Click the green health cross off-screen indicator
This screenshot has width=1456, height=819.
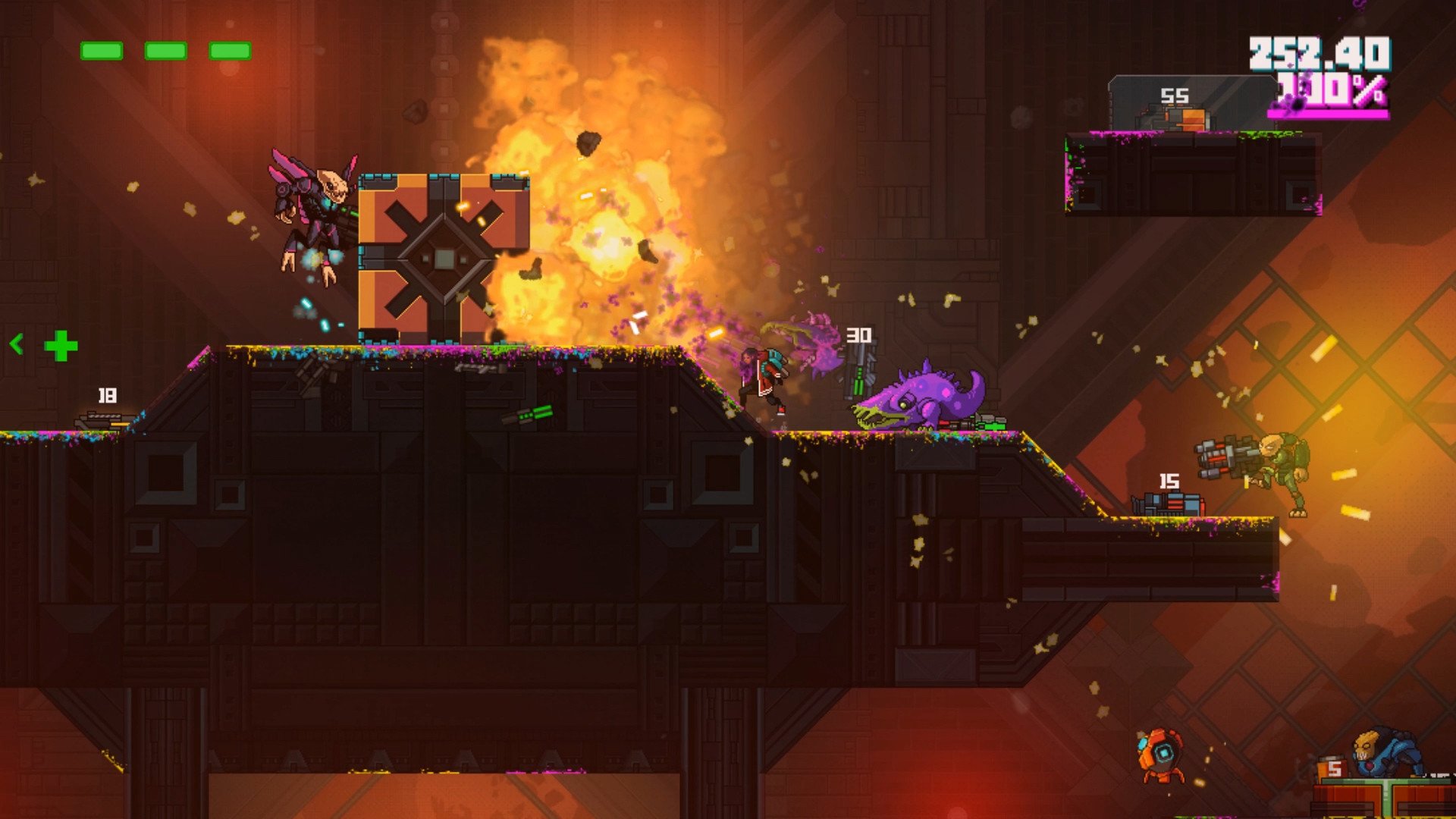[x=61, y=346]
